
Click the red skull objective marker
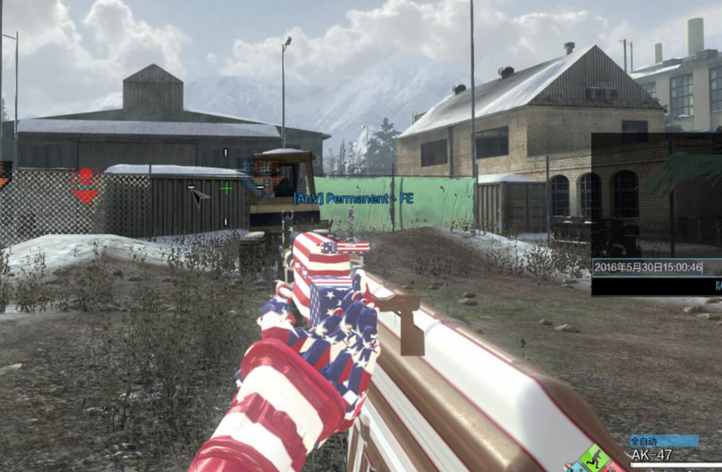click(x=86, y=178)
